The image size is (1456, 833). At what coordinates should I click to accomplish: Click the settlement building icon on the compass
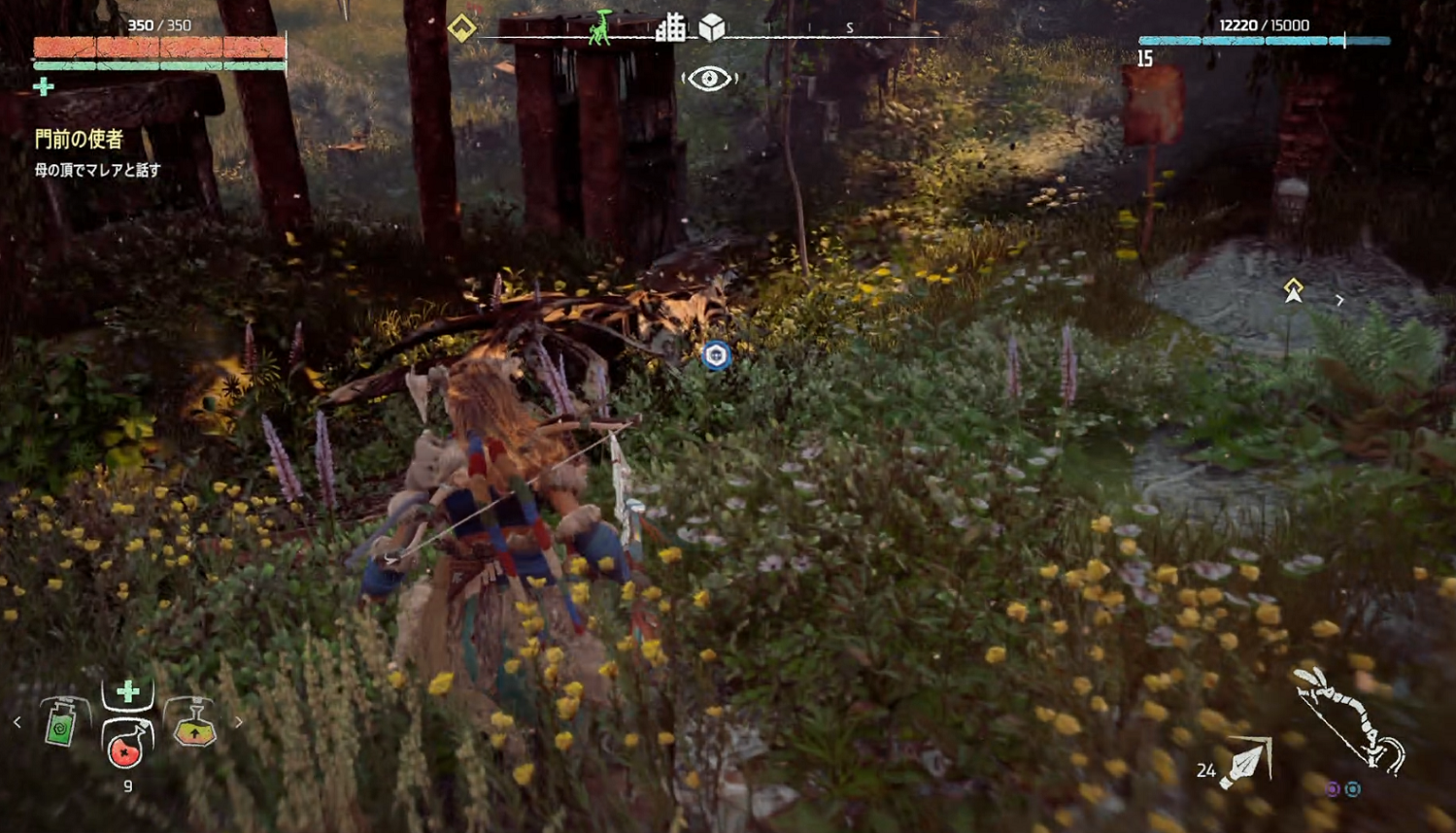click(x=670, y=27)
